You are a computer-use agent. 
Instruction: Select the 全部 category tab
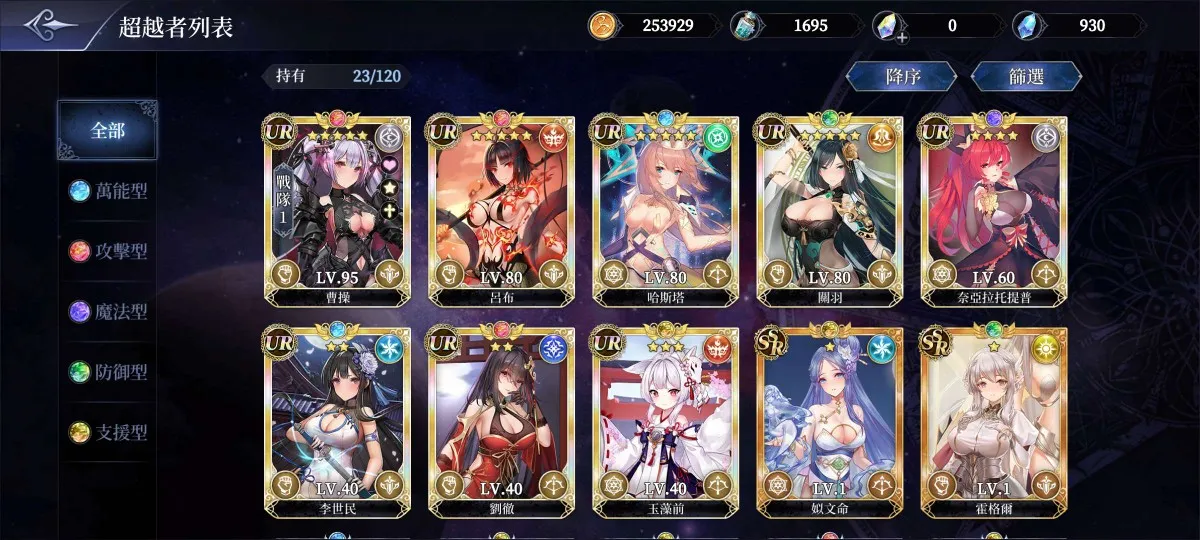tap(107, 130)
